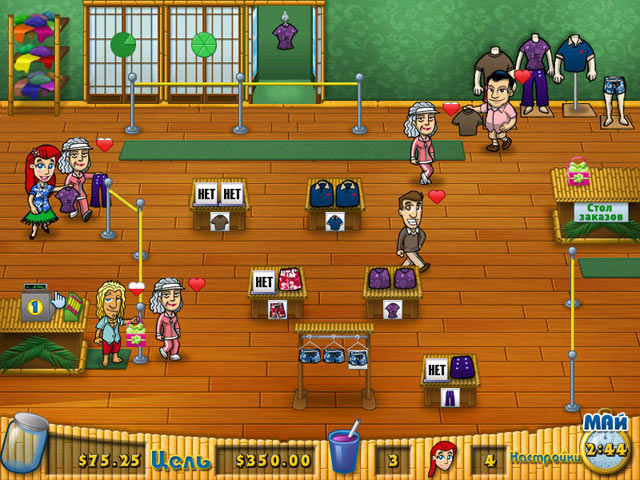Select the red-haired girl portrait icon
Screen dimensions: 640x480
[443, 458]
